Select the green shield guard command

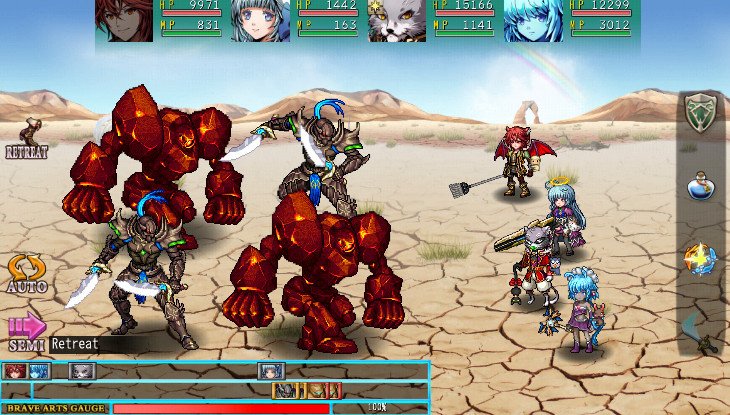point(702,112)
